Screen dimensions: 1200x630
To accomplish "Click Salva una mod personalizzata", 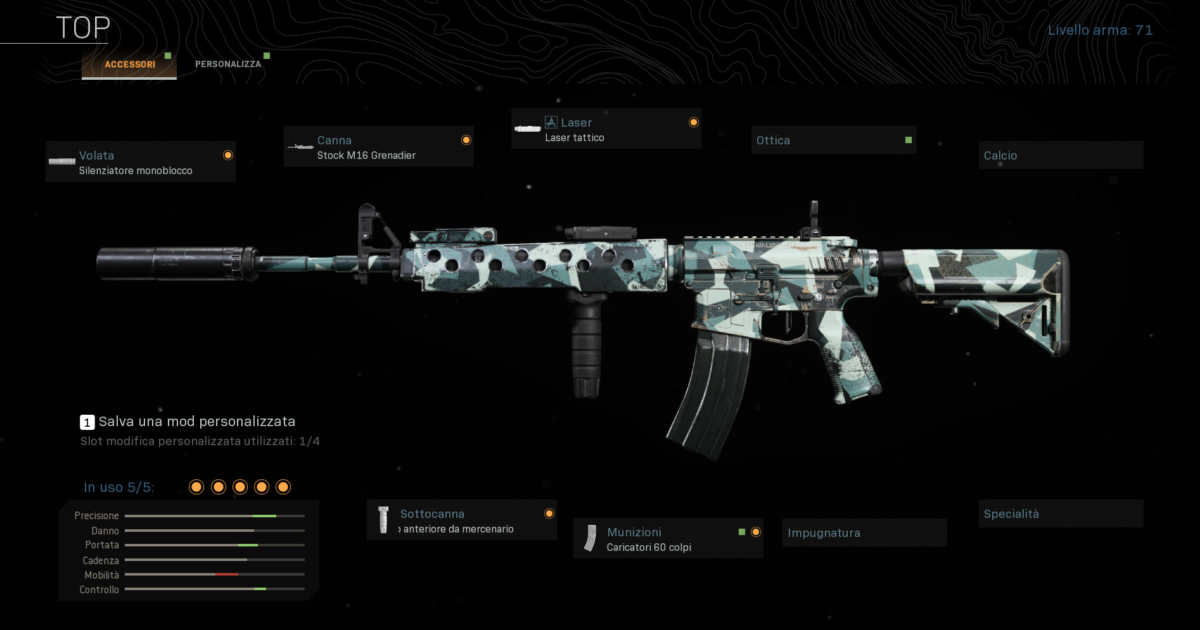I will click(x=196, y=422).
